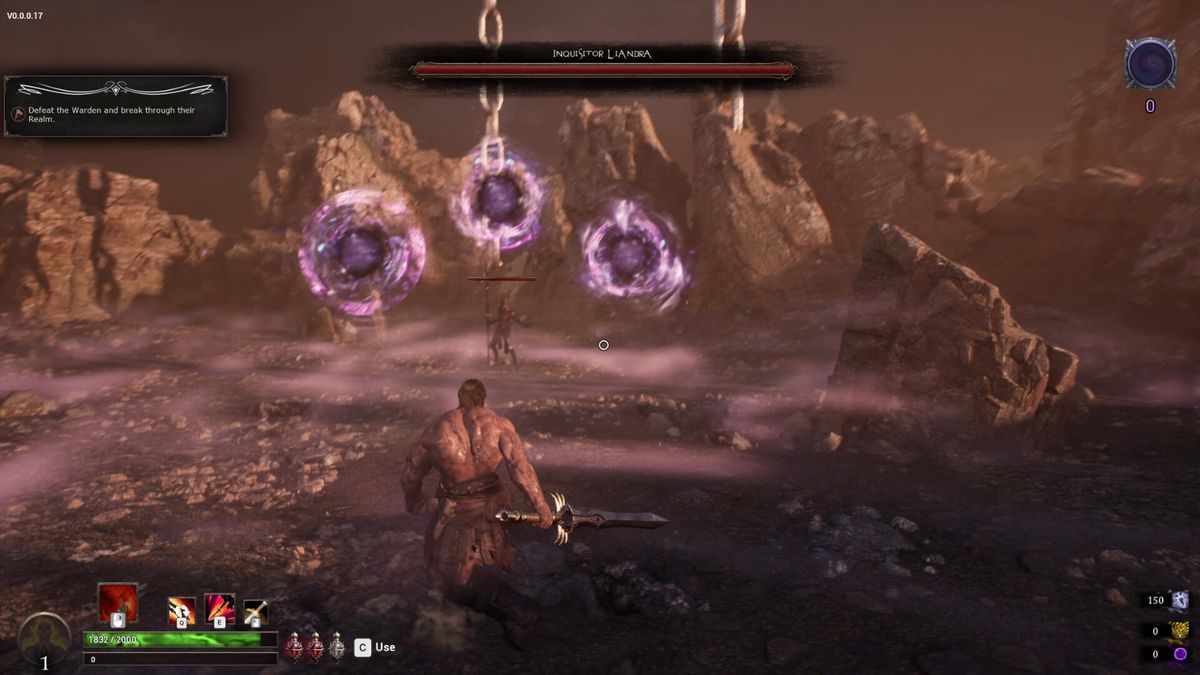Click the round character portrait with level 1
1200x675 pixels.
44,640
